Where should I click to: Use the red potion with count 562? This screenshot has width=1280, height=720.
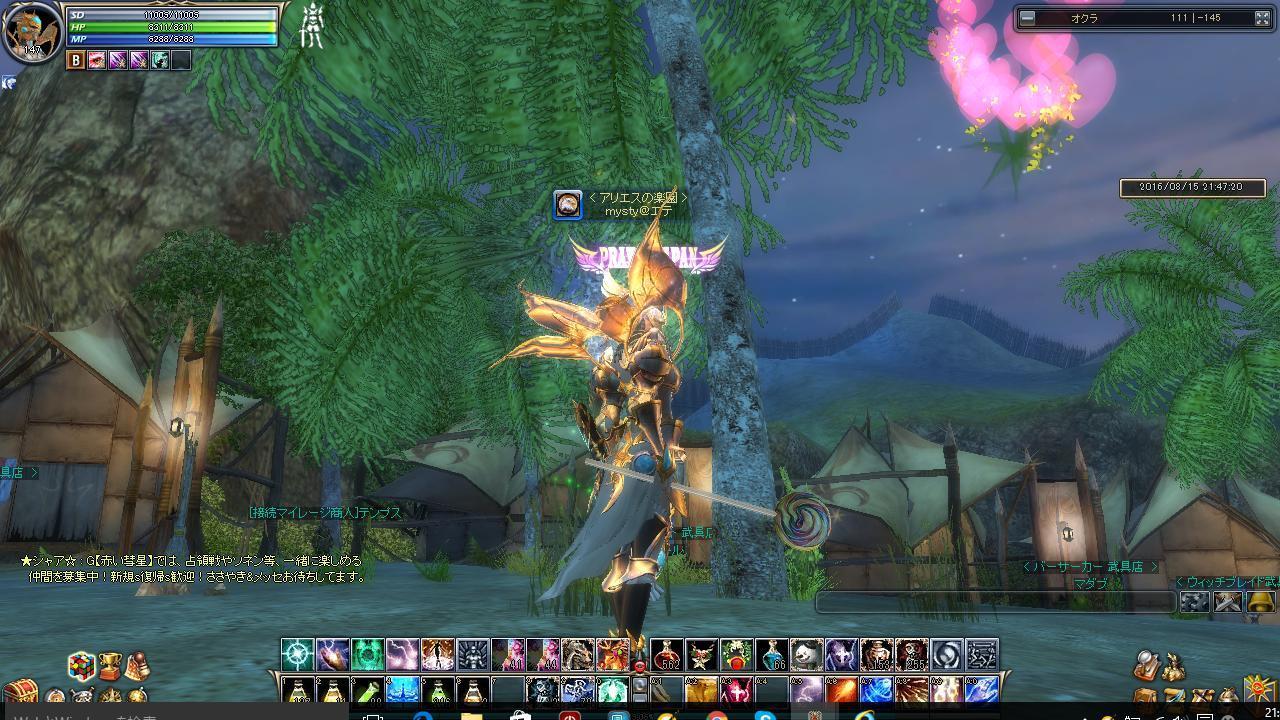click(667, 655)
